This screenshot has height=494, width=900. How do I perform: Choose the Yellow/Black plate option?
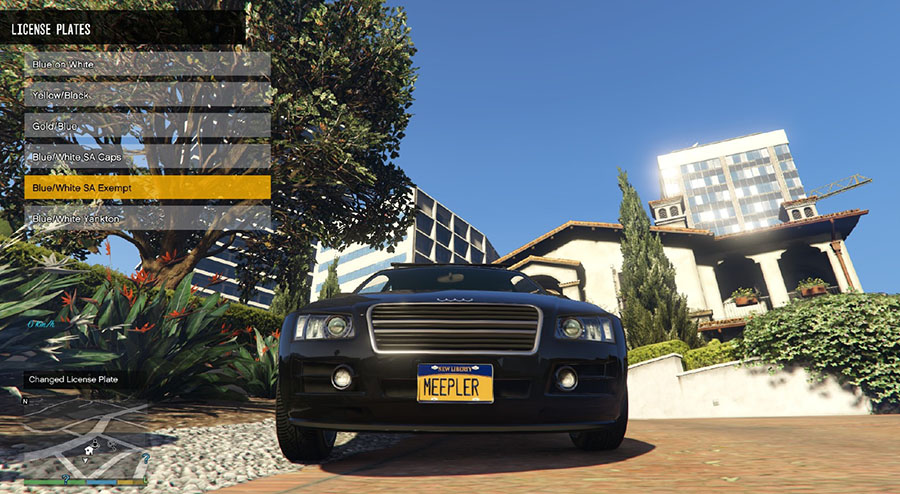[x=147, y=95]
